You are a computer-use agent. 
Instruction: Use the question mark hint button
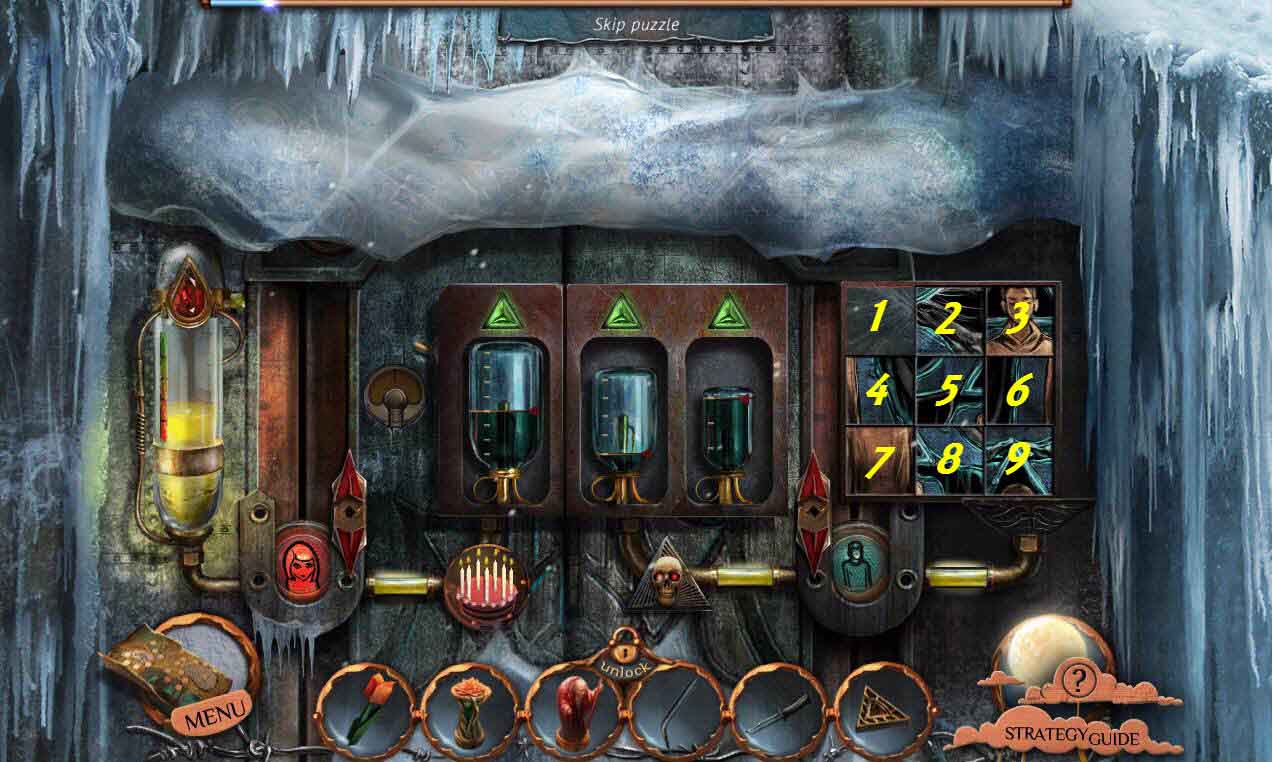[x=1078, y=681]
